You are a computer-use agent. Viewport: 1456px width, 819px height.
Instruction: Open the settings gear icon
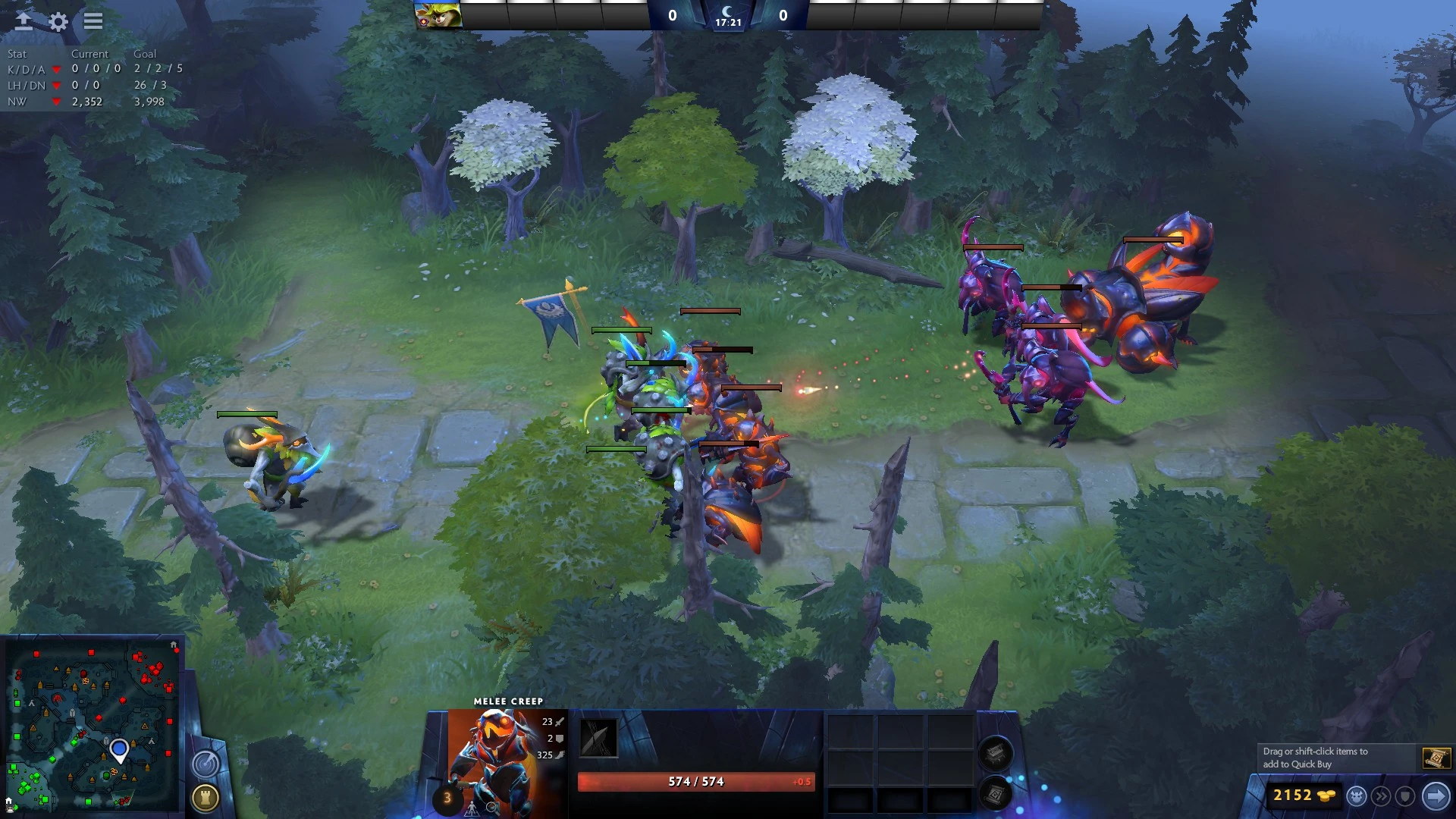click(x=58, y=22)
